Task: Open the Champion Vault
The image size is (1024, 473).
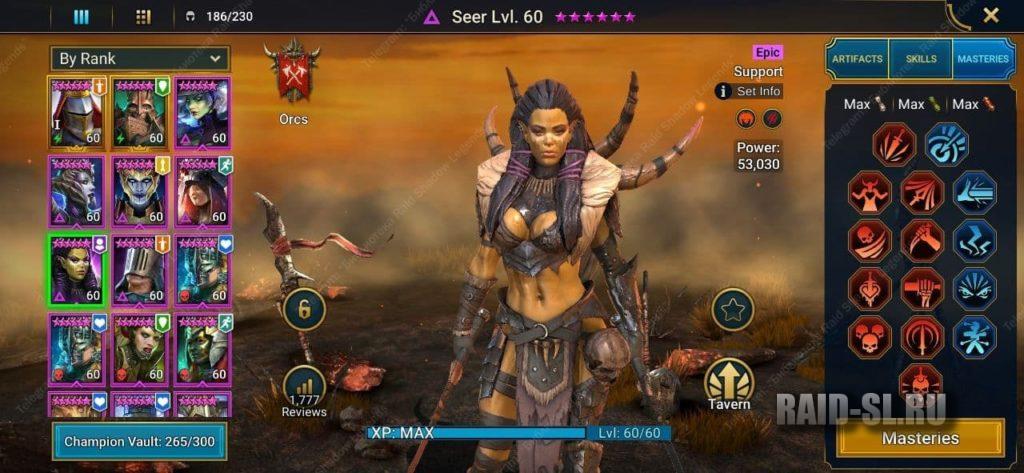Action: tap(139, 441)
